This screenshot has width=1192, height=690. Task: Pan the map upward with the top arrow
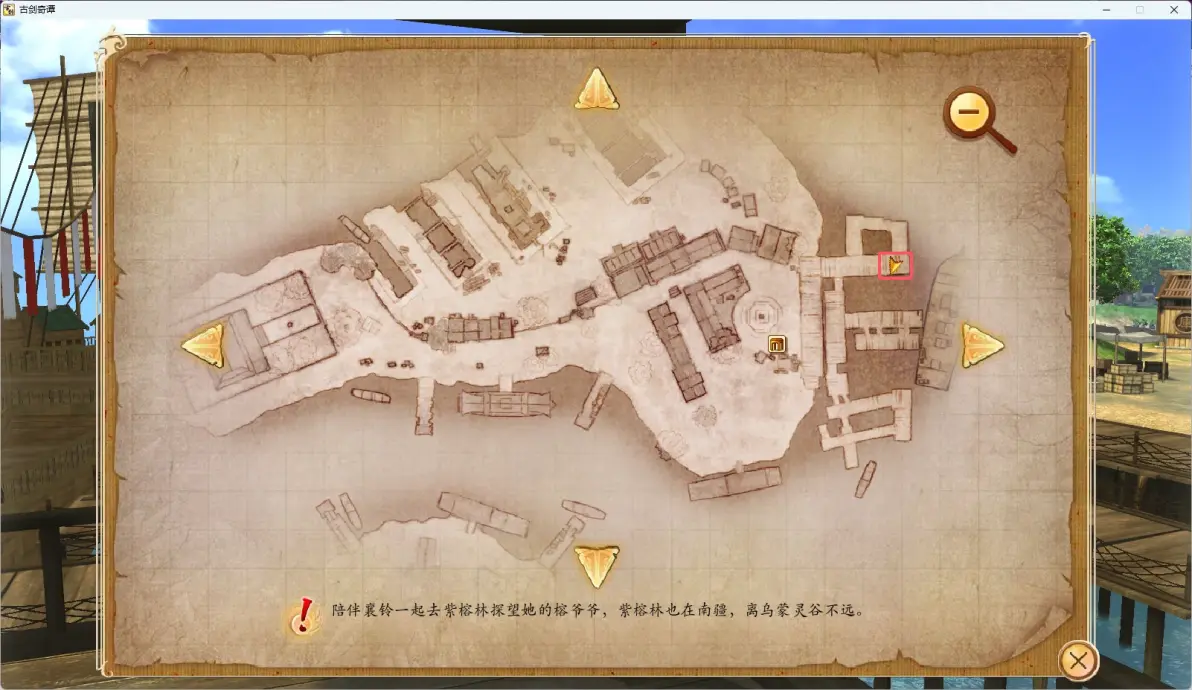click(x=596, y=91)
